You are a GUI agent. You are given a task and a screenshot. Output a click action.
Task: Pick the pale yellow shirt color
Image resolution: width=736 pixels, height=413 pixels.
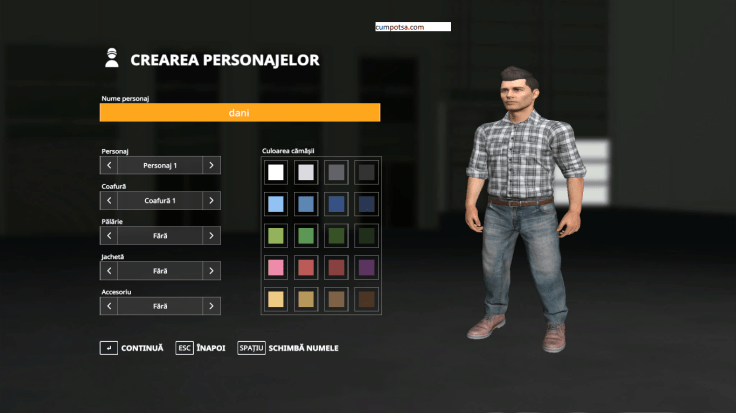coord(276,298)
